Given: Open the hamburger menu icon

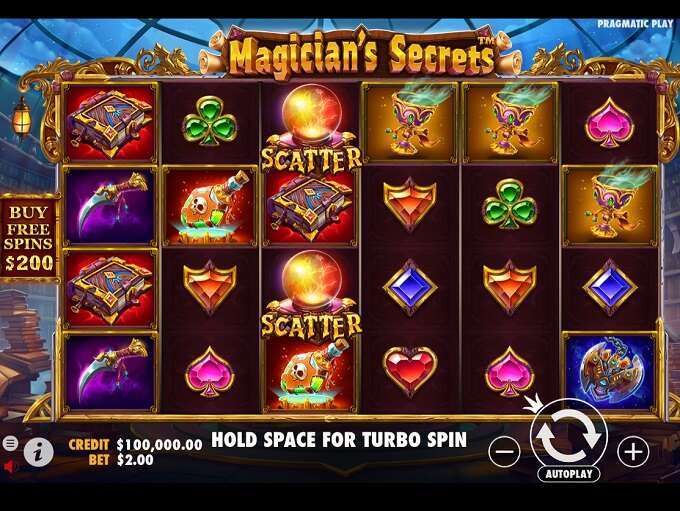Looking at the screenshot, I should click(x=10, y=442).
